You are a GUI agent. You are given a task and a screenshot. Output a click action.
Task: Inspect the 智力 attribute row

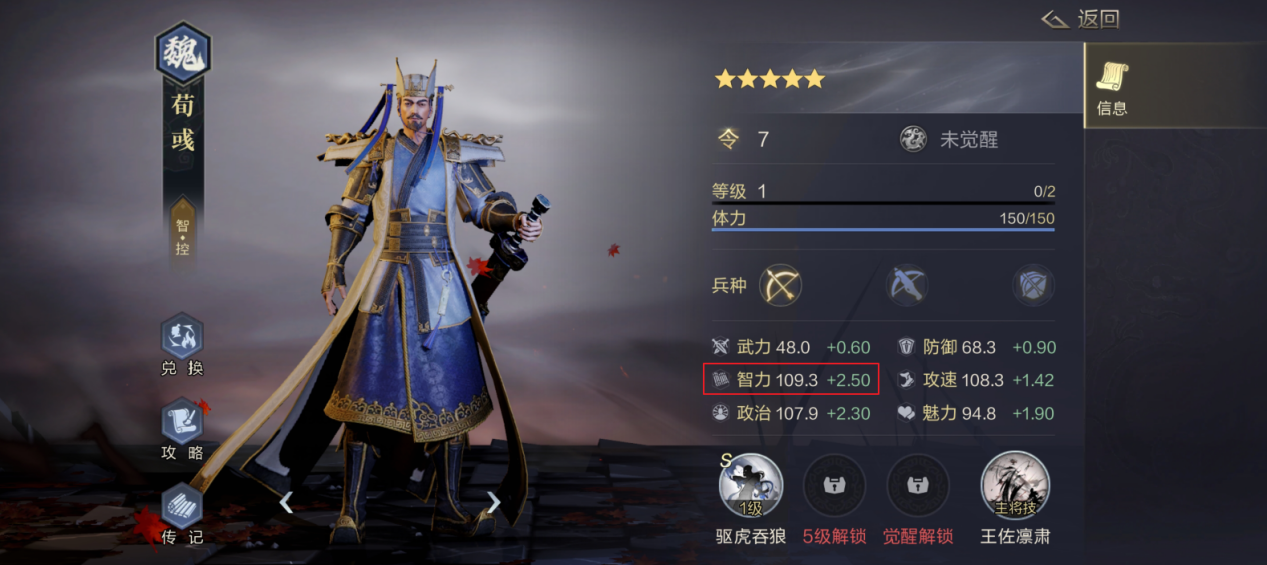[x=791, y=380]
